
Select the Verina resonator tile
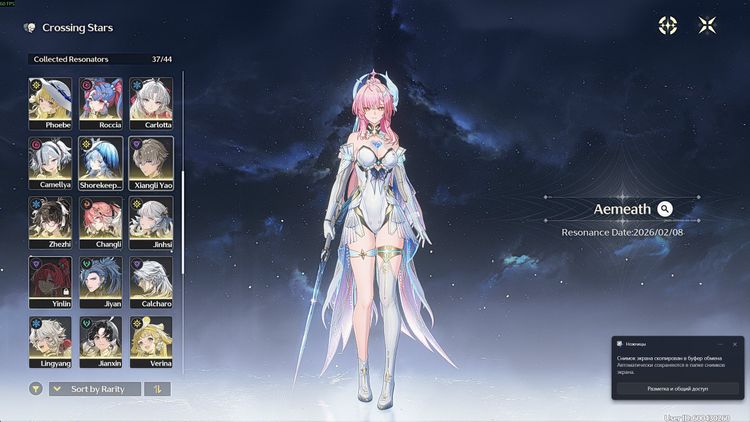151,342
